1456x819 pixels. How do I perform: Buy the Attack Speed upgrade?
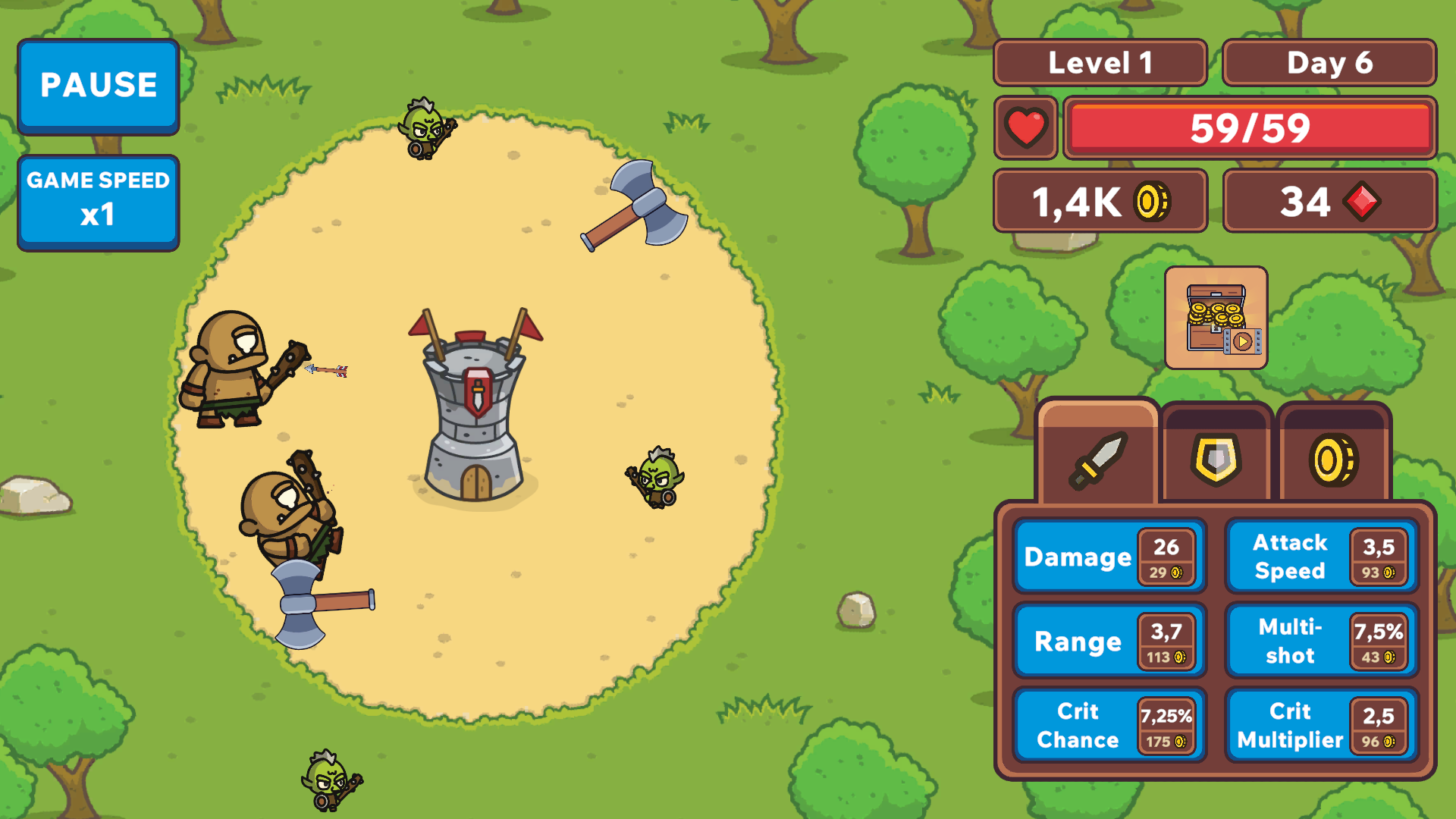[1321, 556]
